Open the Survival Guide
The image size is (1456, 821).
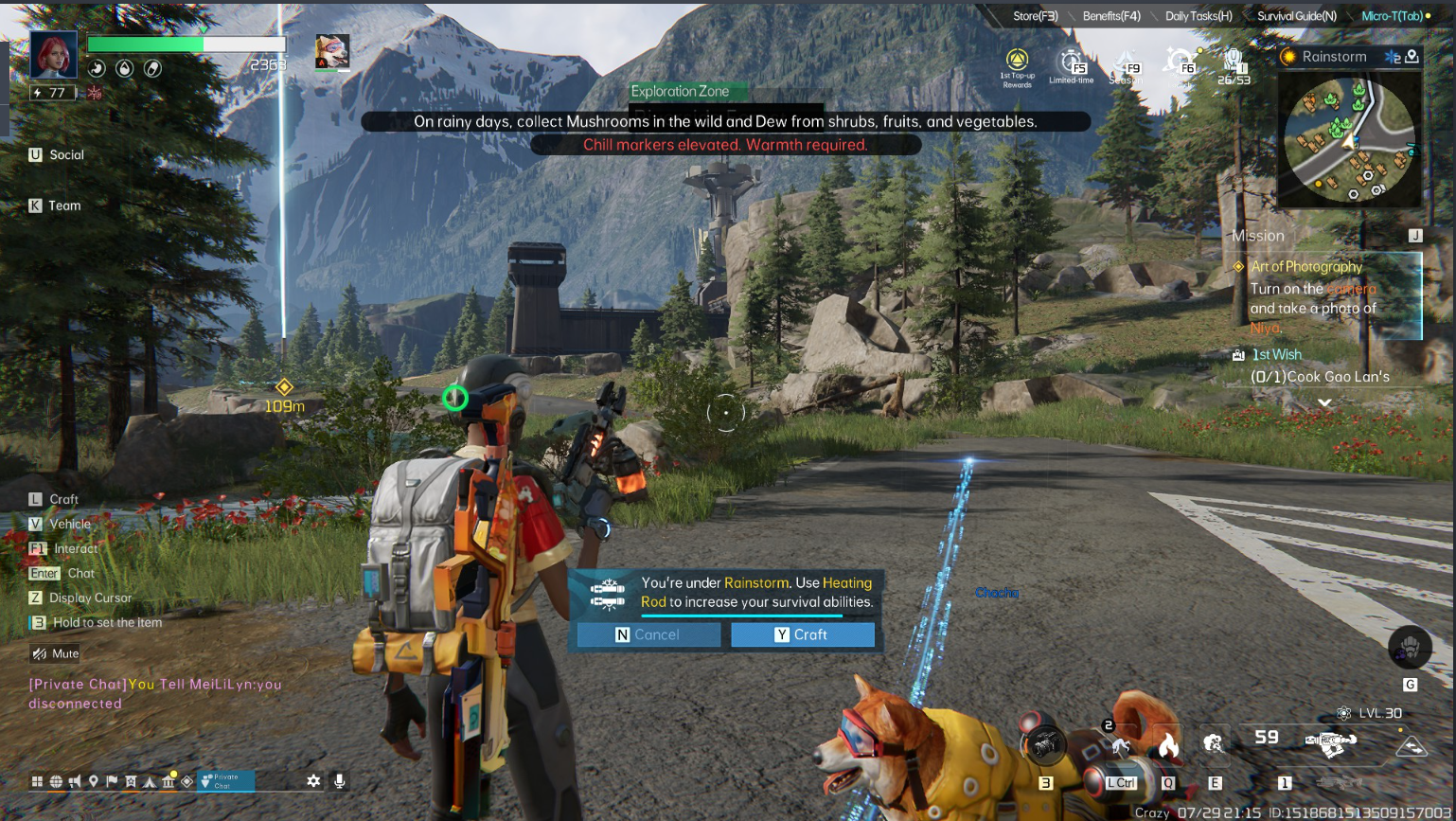click(1296, 16)
